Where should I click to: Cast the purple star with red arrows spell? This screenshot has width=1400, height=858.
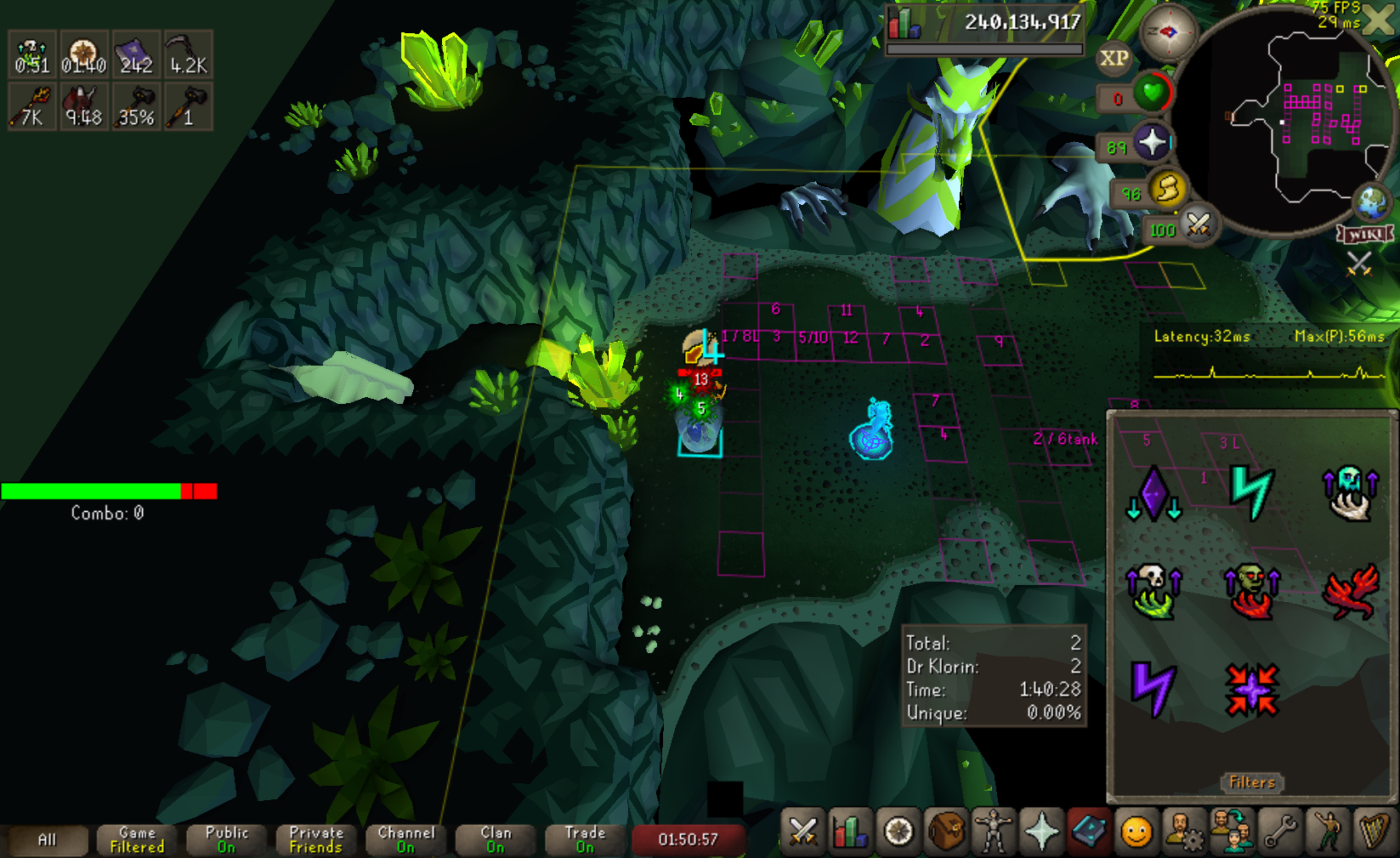coord(1251,690)
